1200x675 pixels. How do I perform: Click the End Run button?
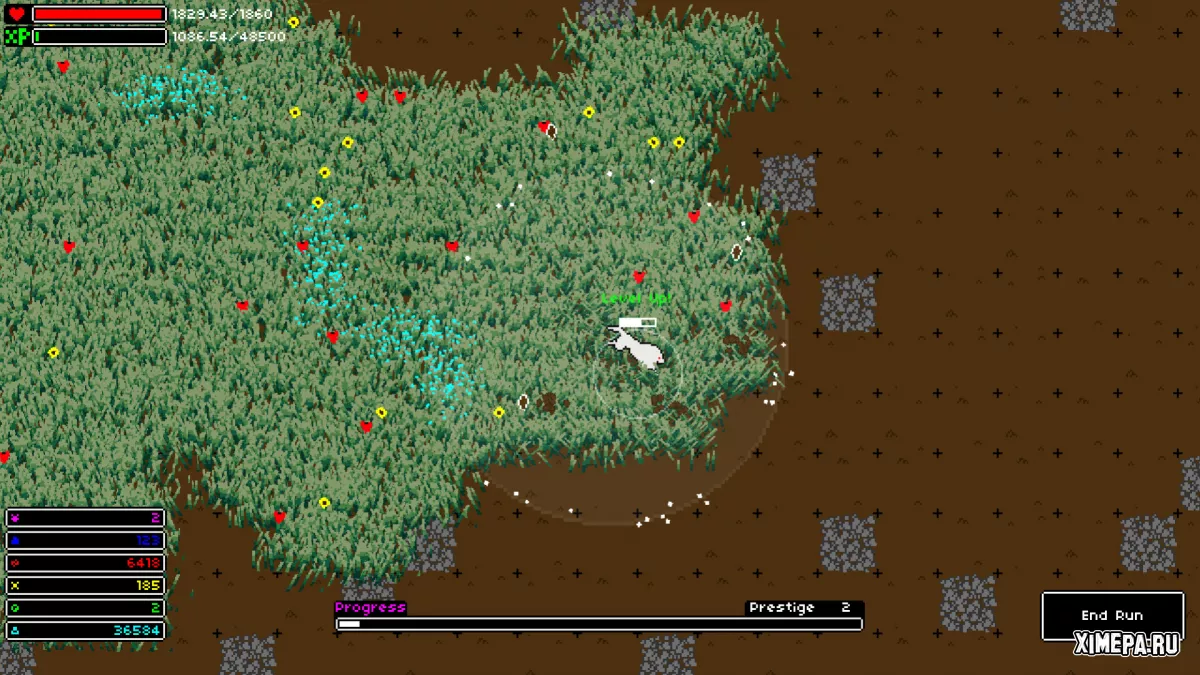click(1111, 615)
